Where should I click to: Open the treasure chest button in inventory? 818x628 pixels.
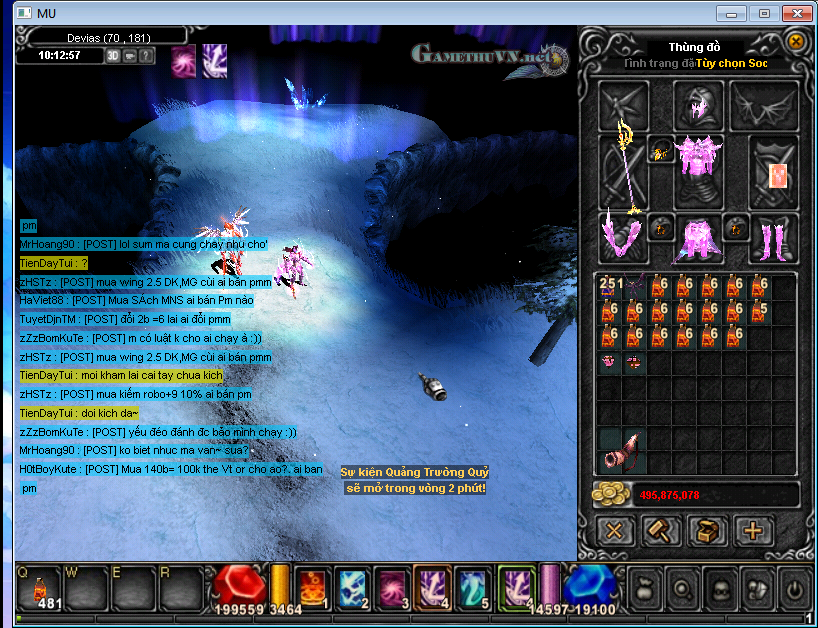(708, 531)
